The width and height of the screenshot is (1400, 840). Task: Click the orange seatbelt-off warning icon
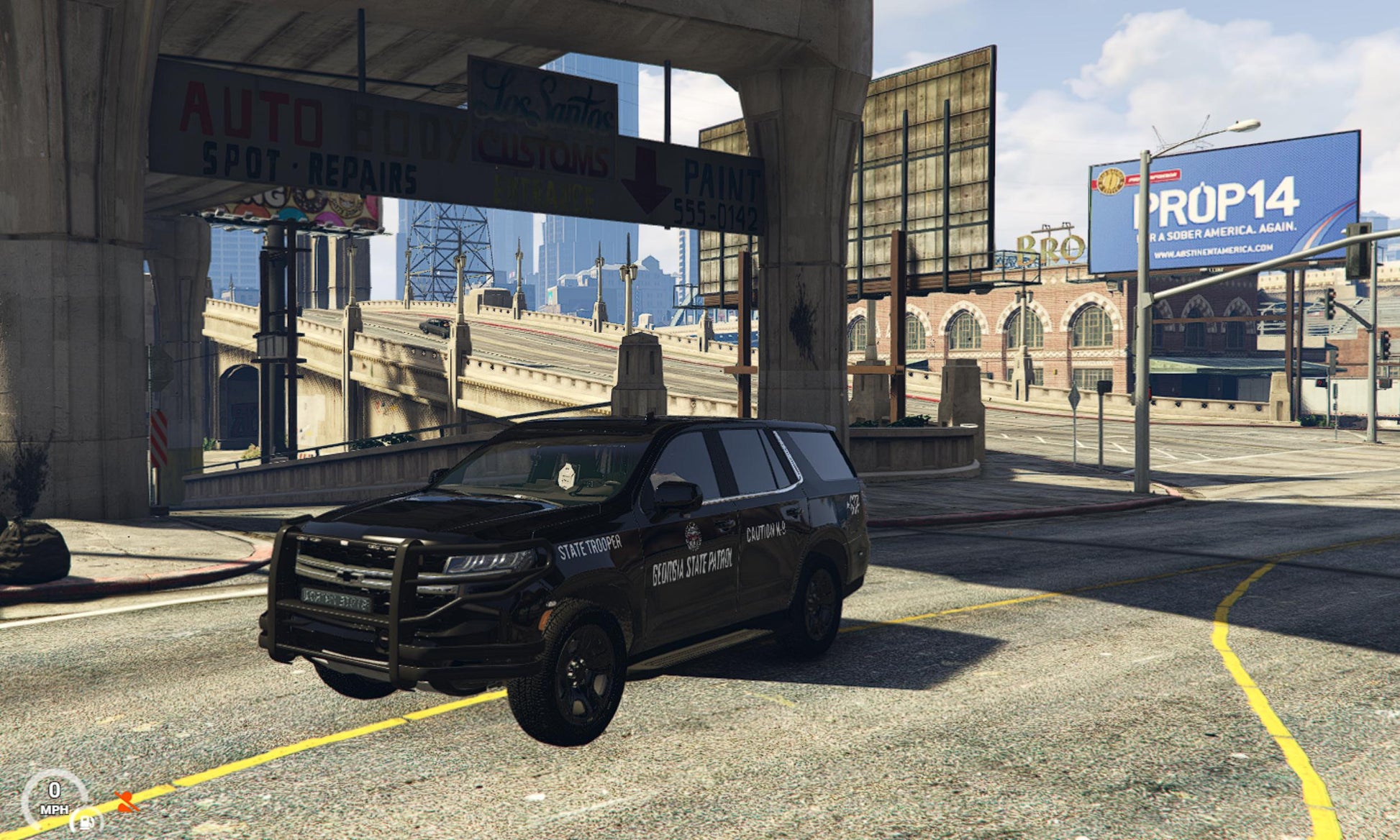click(x=127, y=802)
